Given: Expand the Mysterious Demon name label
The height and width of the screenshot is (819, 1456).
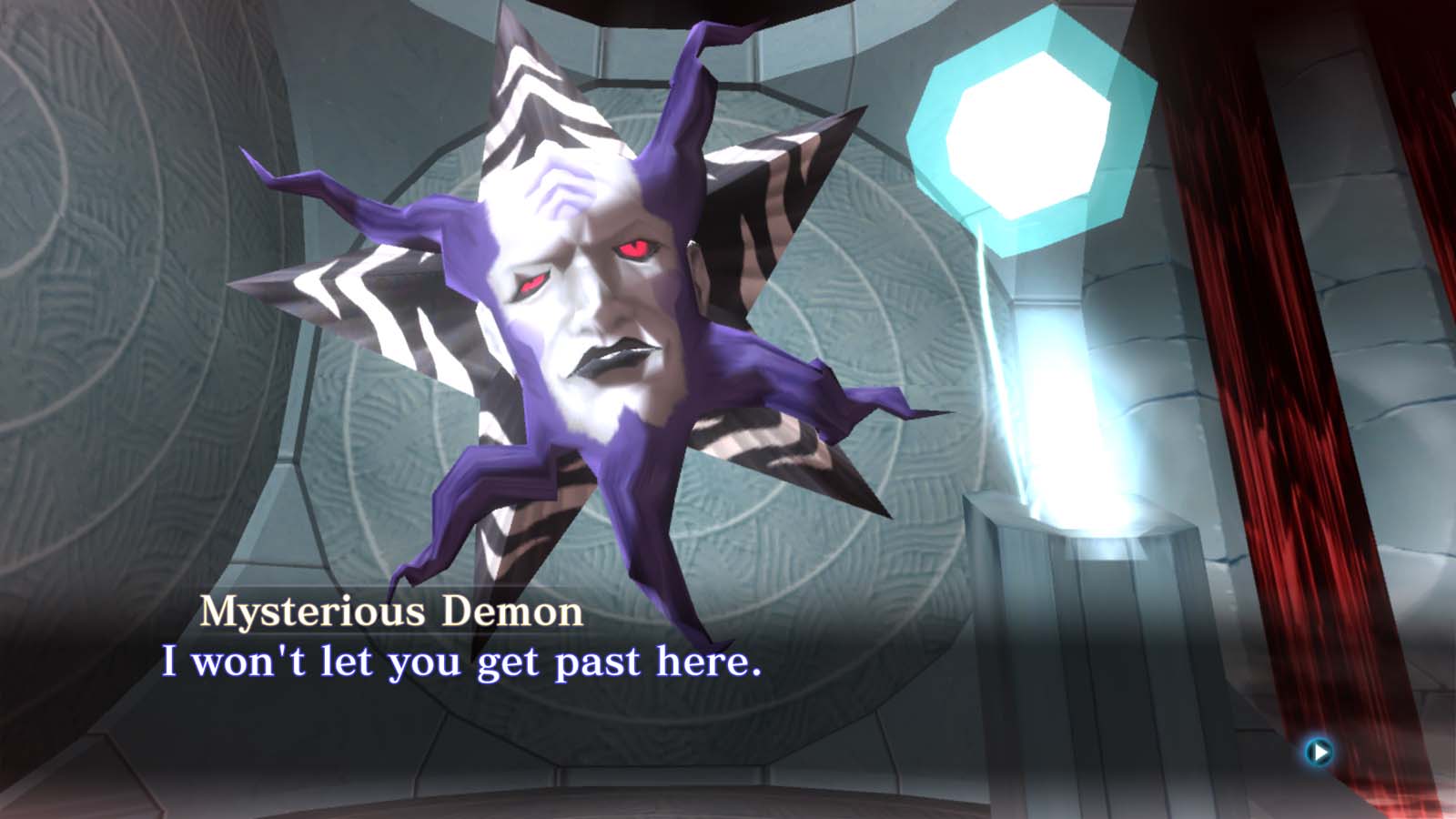Looking at the screenshot, I should (x=389, y=612).
